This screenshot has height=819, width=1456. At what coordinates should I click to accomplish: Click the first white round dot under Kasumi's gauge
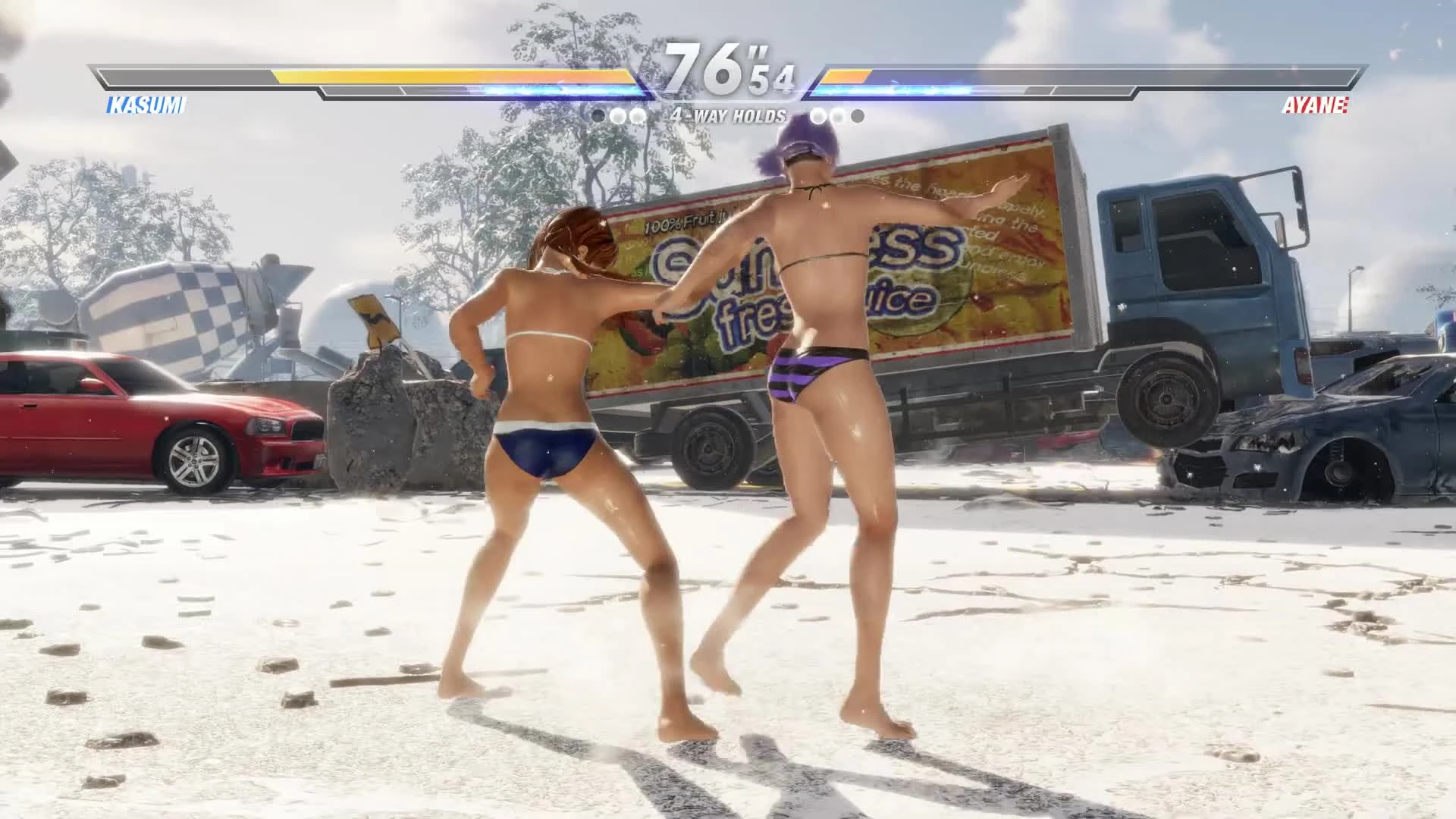(x=617, y=115)
